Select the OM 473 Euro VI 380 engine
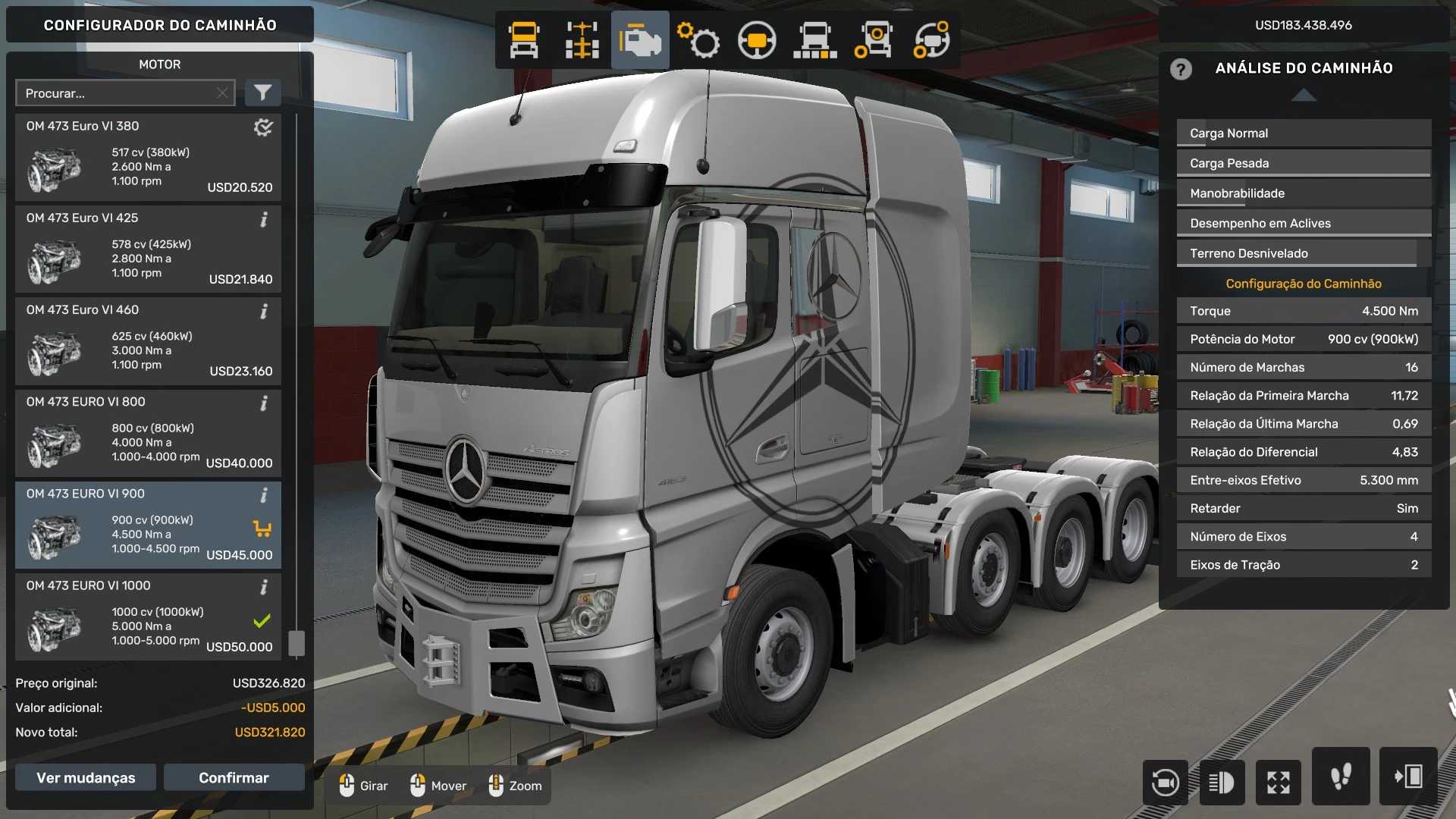Screen dimensions: 1456x819 [148, 158]
